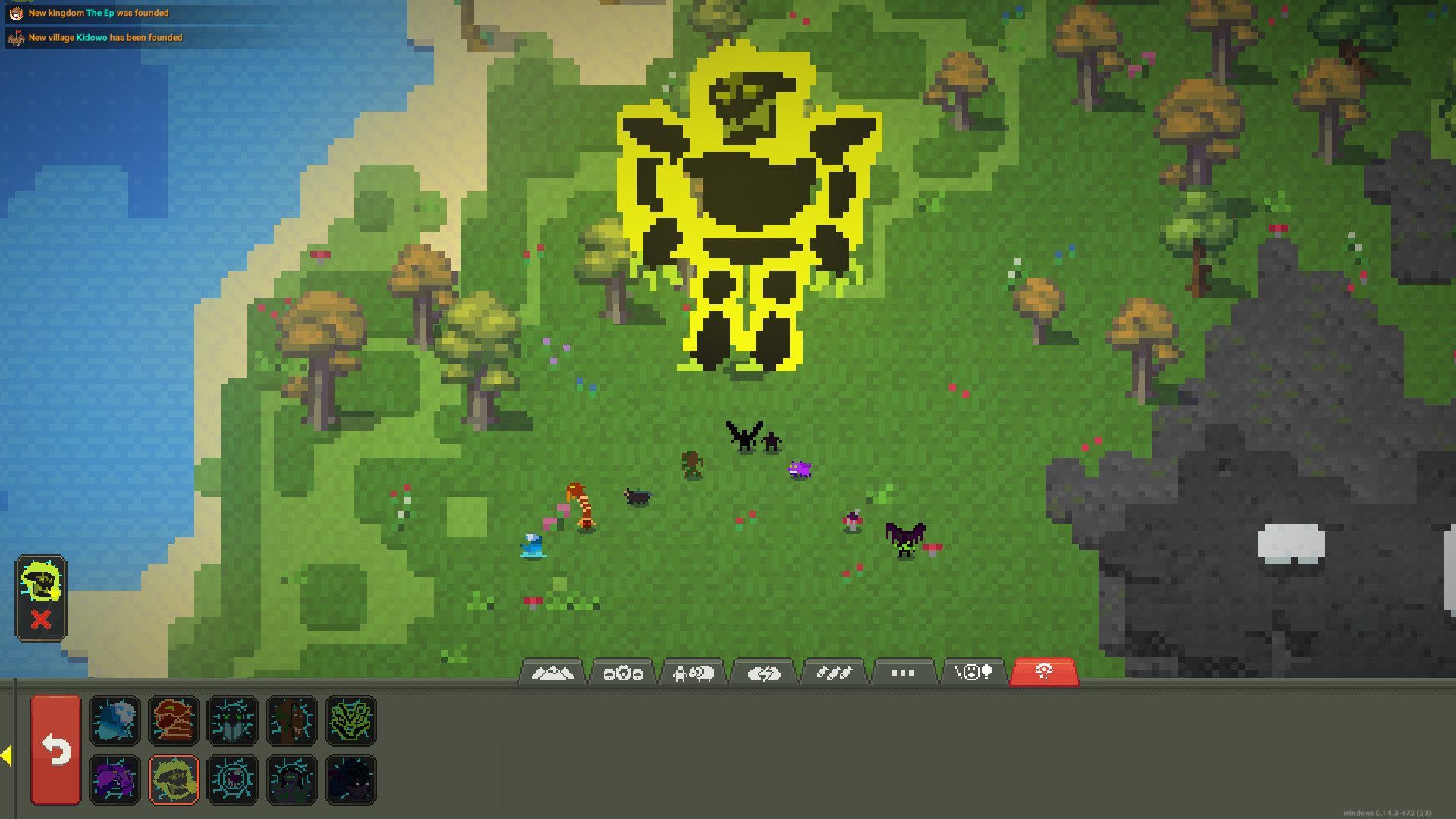Select the lava monster power

pos(174,721)
